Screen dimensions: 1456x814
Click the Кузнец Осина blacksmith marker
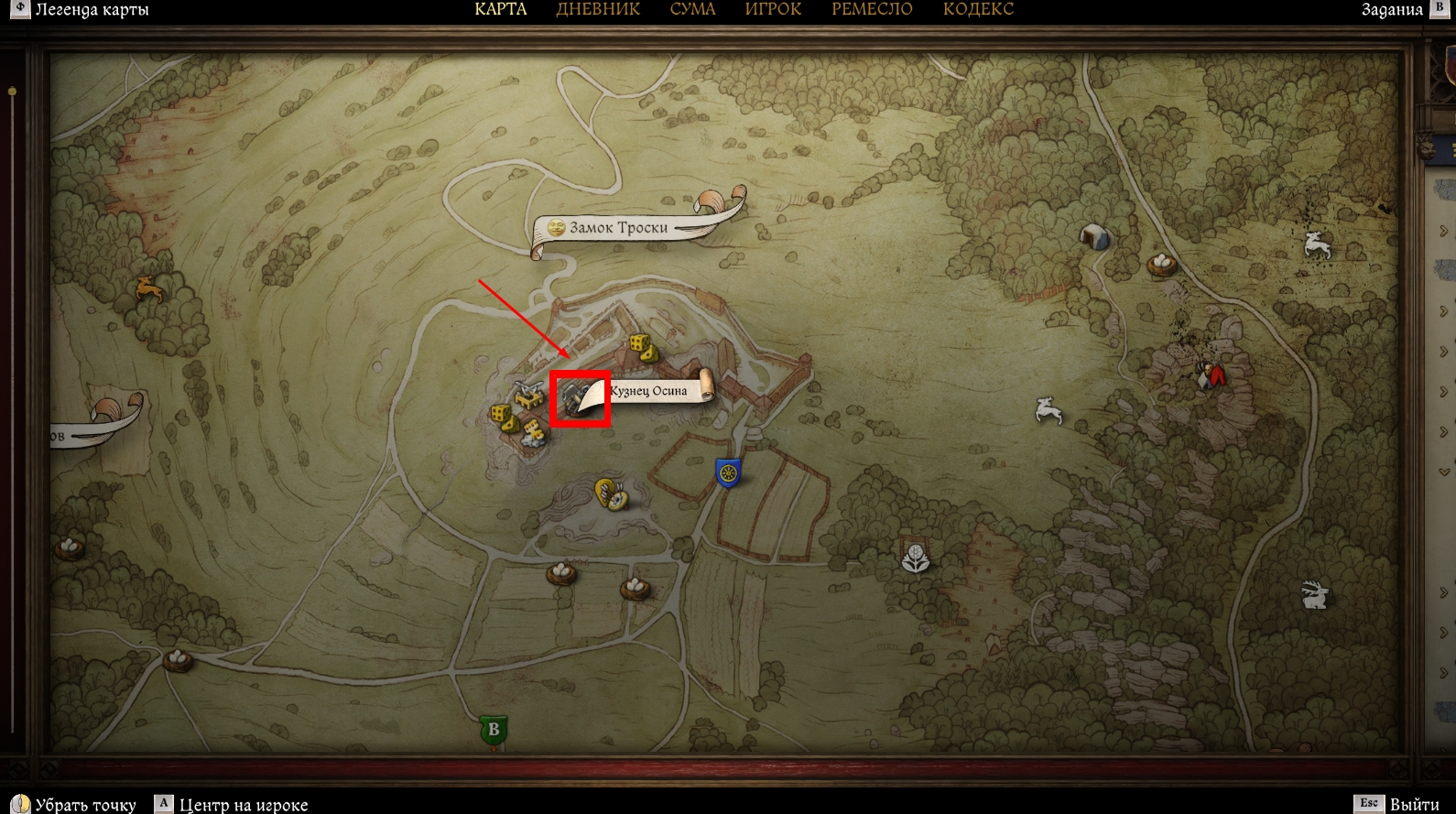point(579,398)
